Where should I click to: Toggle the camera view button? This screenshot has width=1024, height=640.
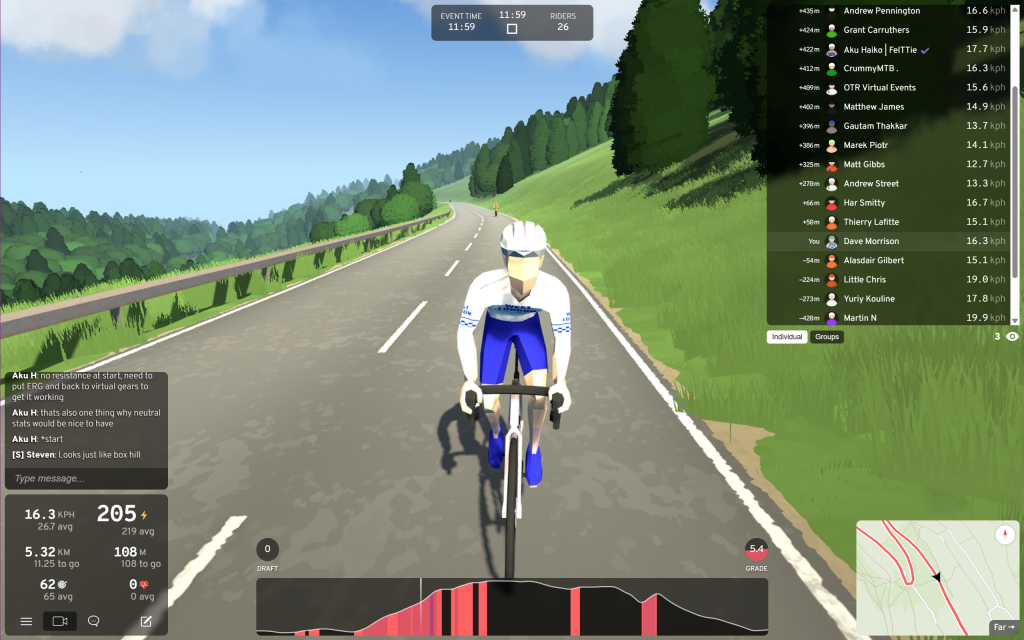point(60,621)
